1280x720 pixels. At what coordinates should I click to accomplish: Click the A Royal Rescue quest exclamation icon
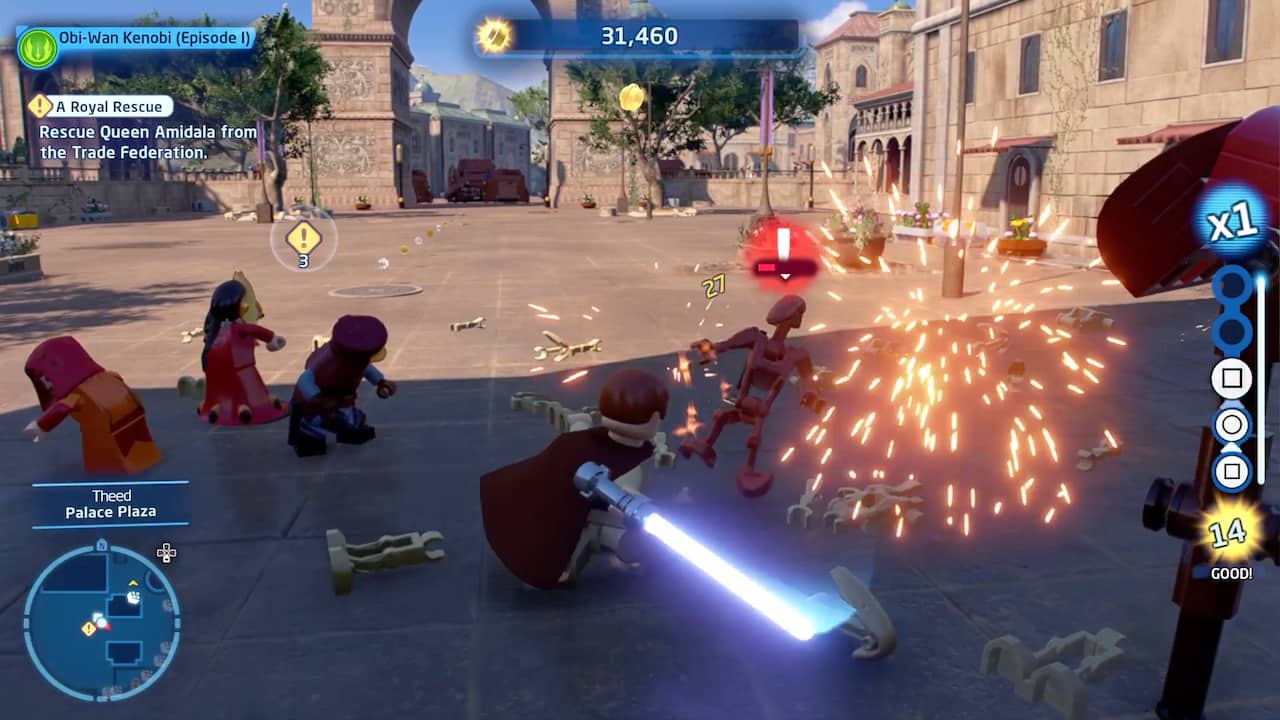point(38,105)
